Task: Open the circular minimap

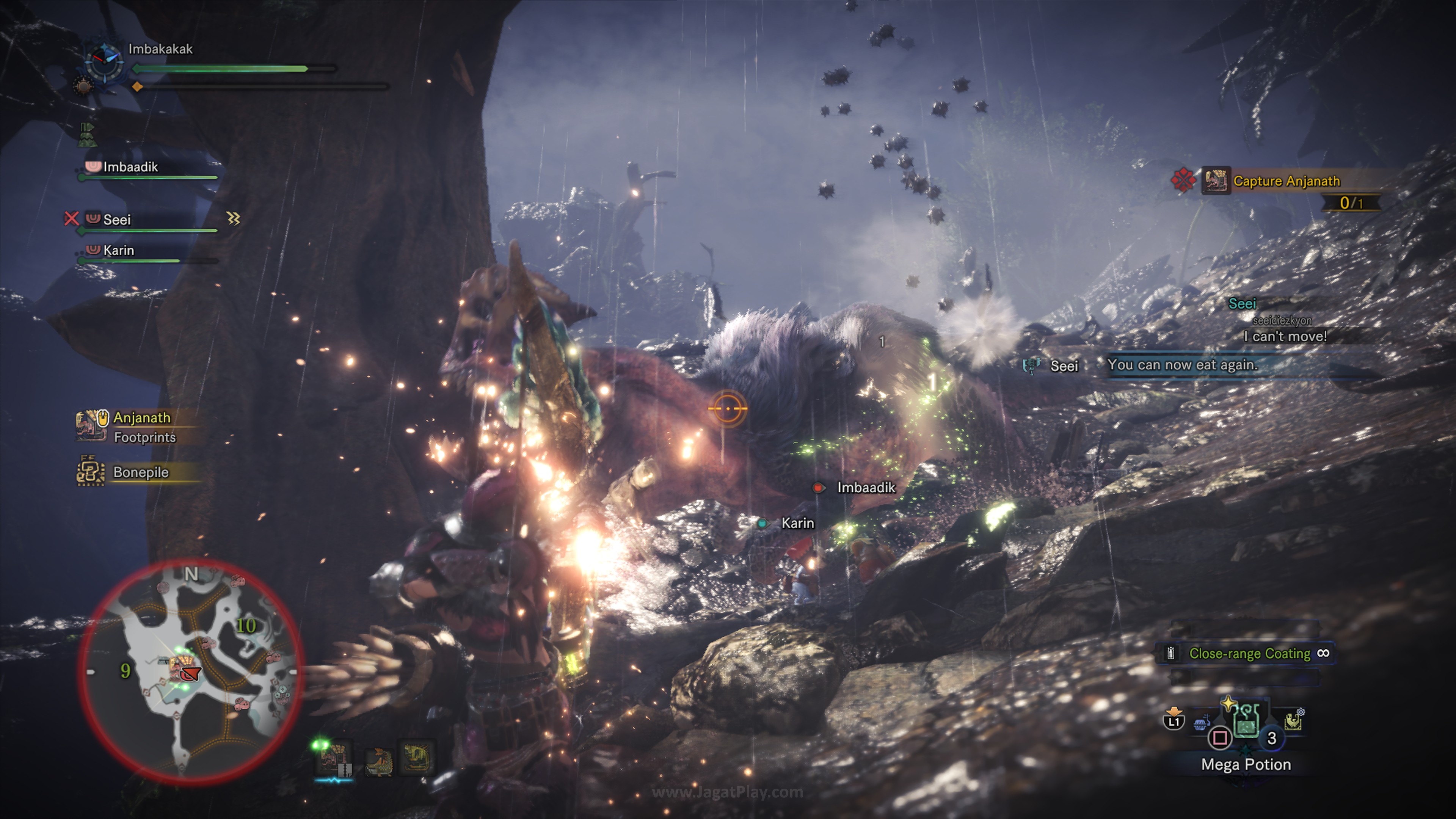Action: point(190,671)
